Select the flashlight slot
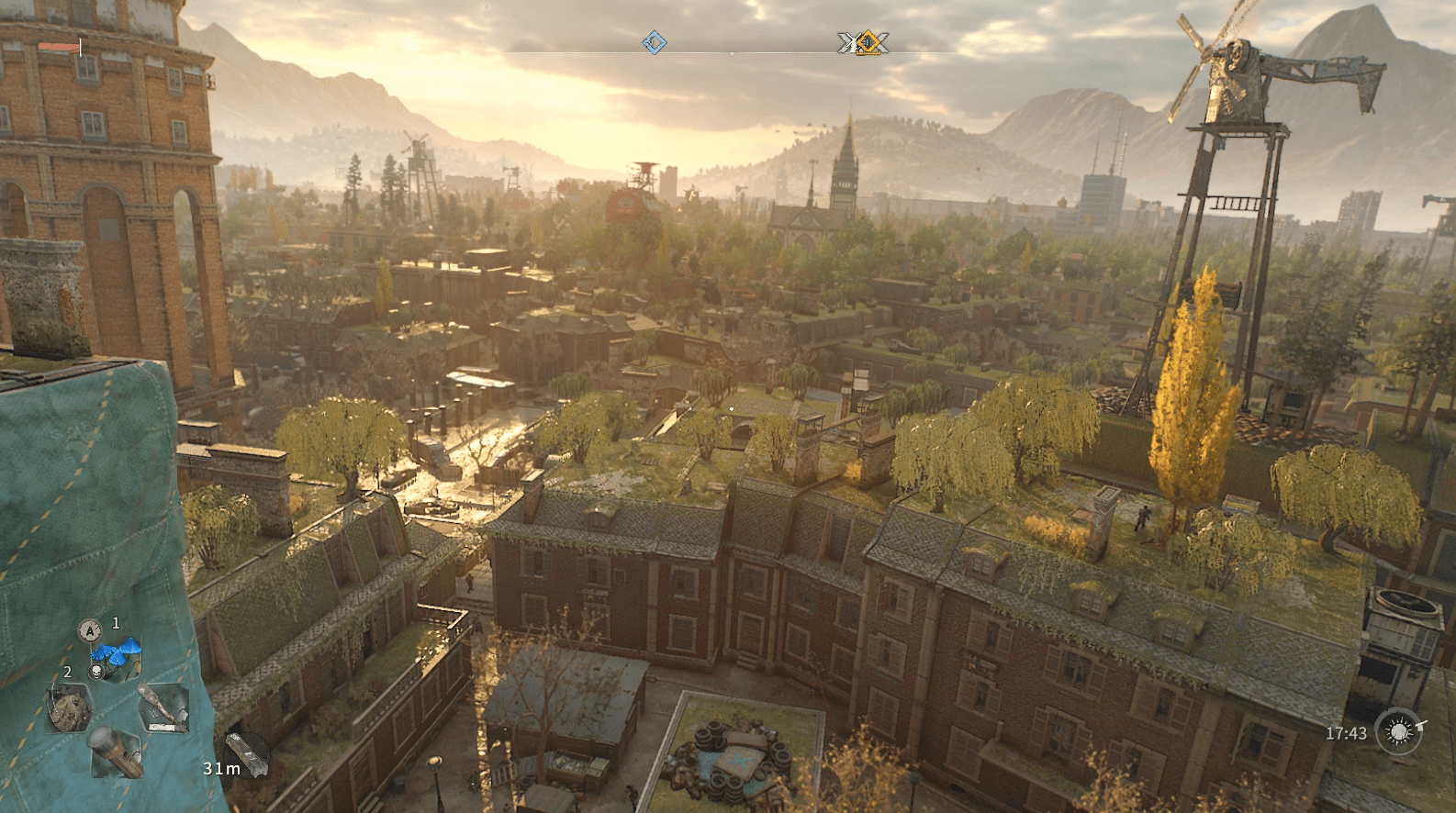The width and height of the screenshot is (1456, 813). (116, 752)
